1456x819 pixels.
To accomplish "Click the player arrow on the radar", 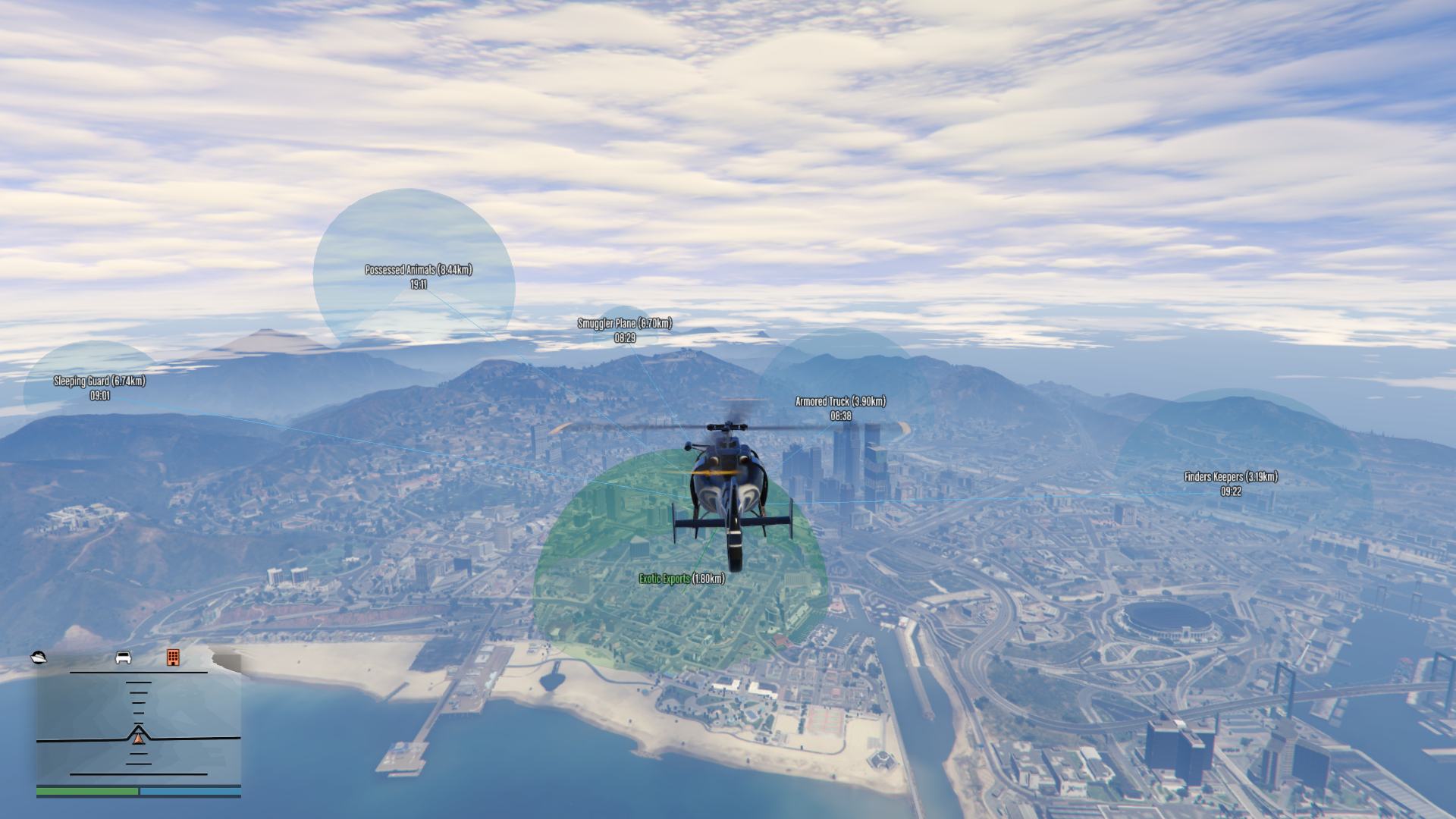I will tap(139, 735).
